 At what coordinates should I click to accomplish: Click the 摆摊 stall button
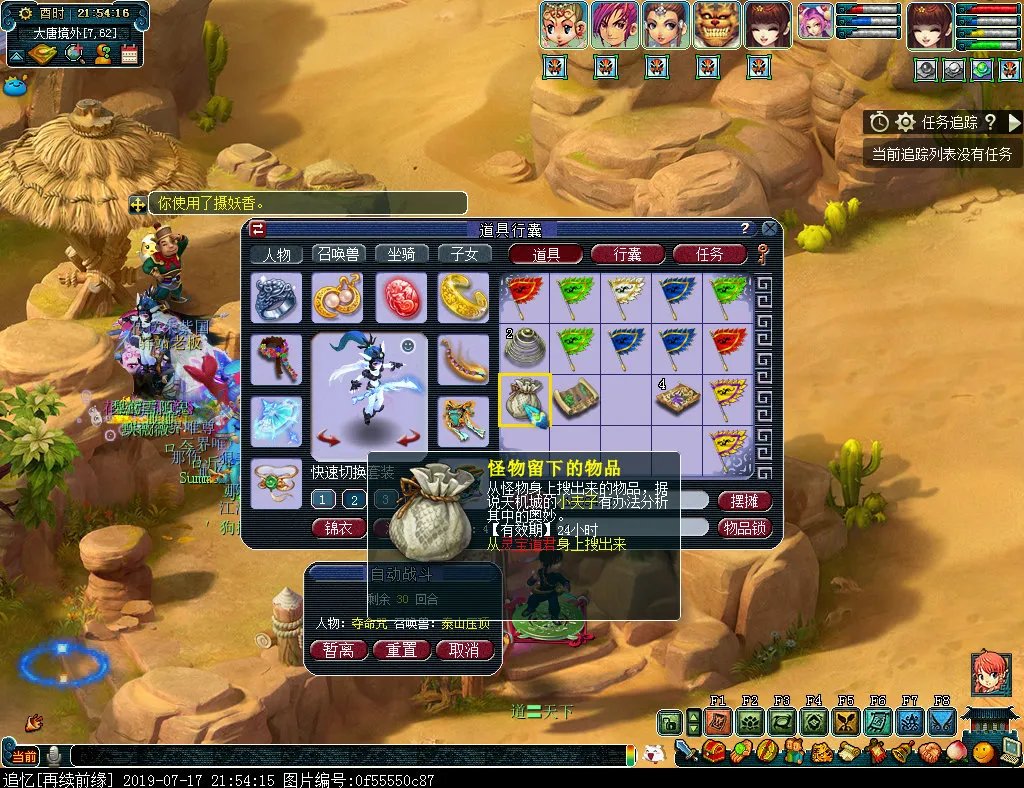[x=744, y=500]
